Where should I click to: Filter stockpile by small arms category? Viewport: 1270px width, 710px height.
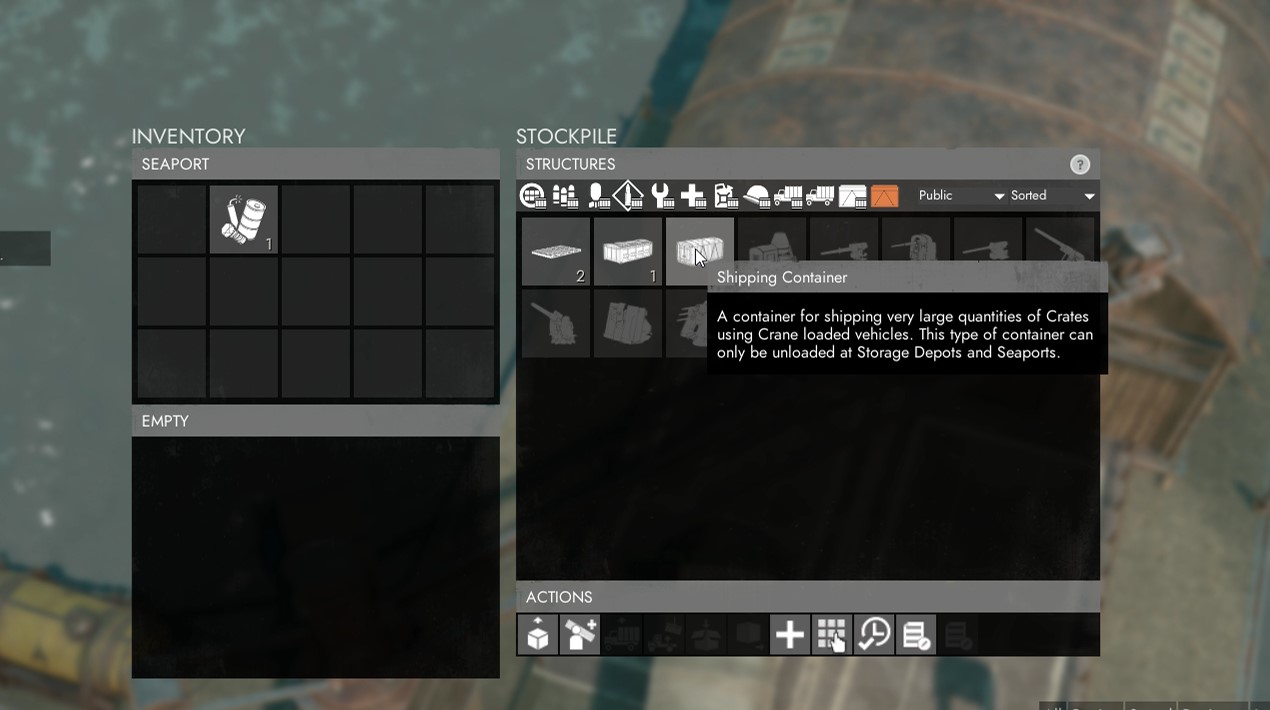pyautogui.click(x=565, y=196)
